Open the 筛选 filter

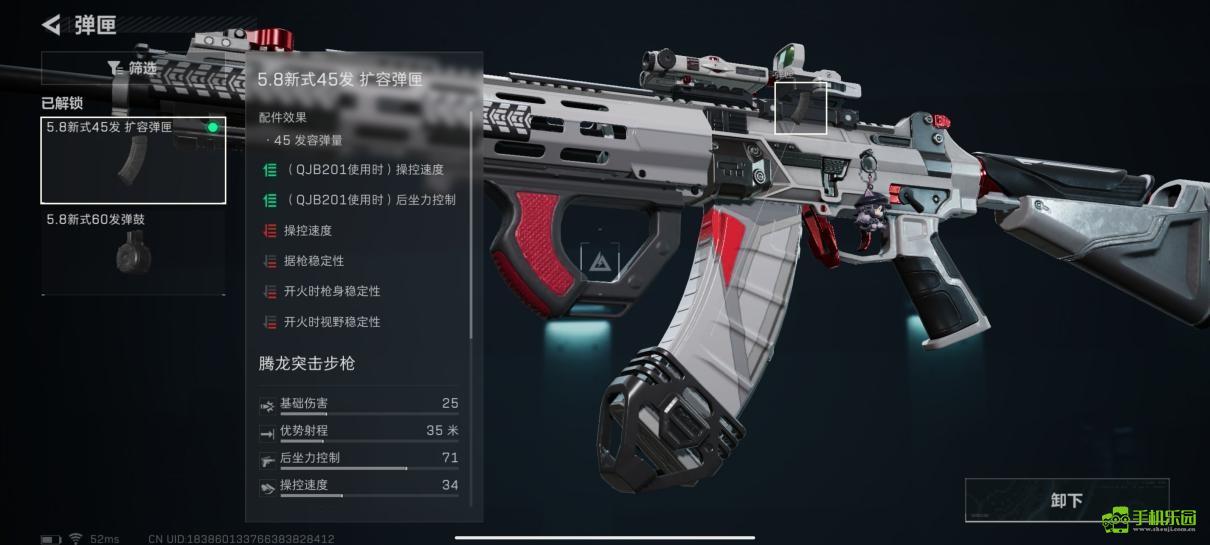pos(133,68)
